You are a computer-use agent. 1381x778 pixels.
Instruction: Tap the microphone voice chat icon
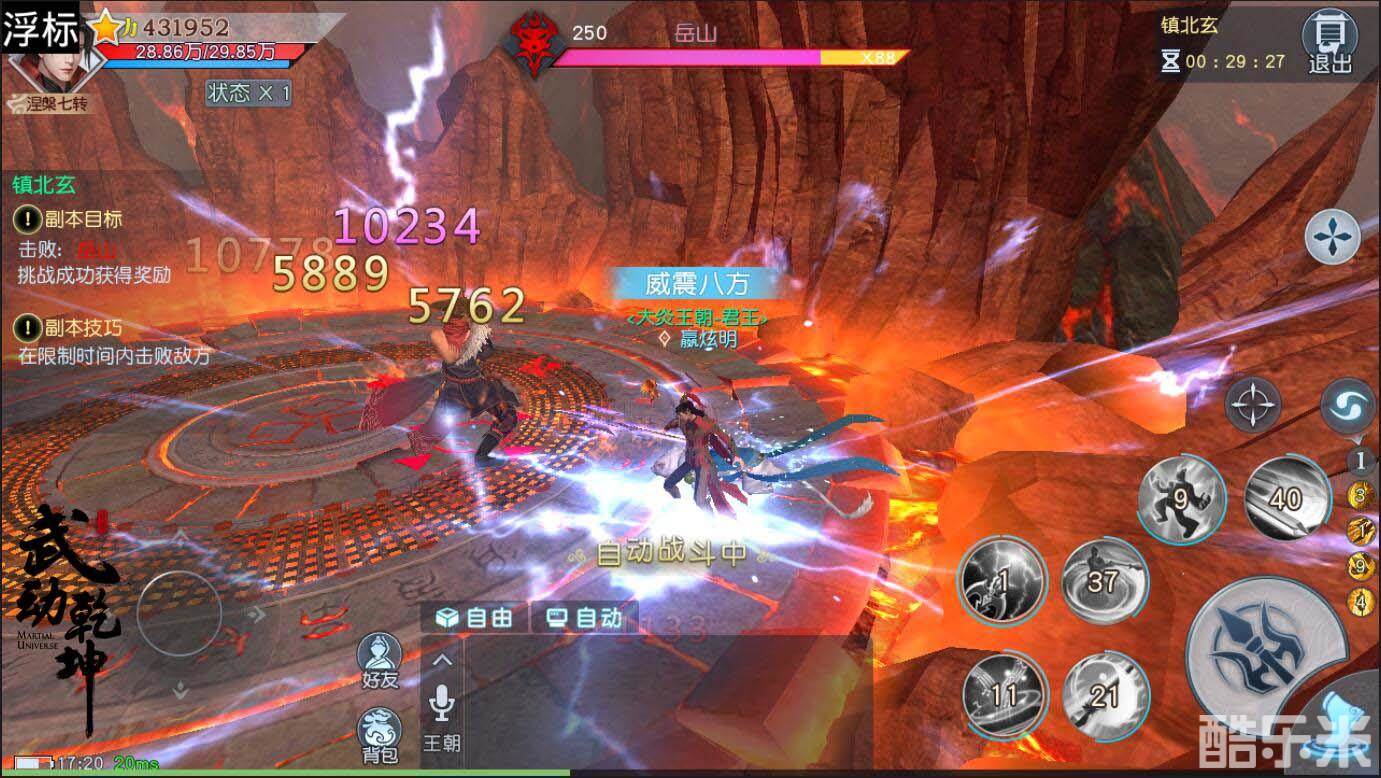pyautogui.click(x=441, y=704)
